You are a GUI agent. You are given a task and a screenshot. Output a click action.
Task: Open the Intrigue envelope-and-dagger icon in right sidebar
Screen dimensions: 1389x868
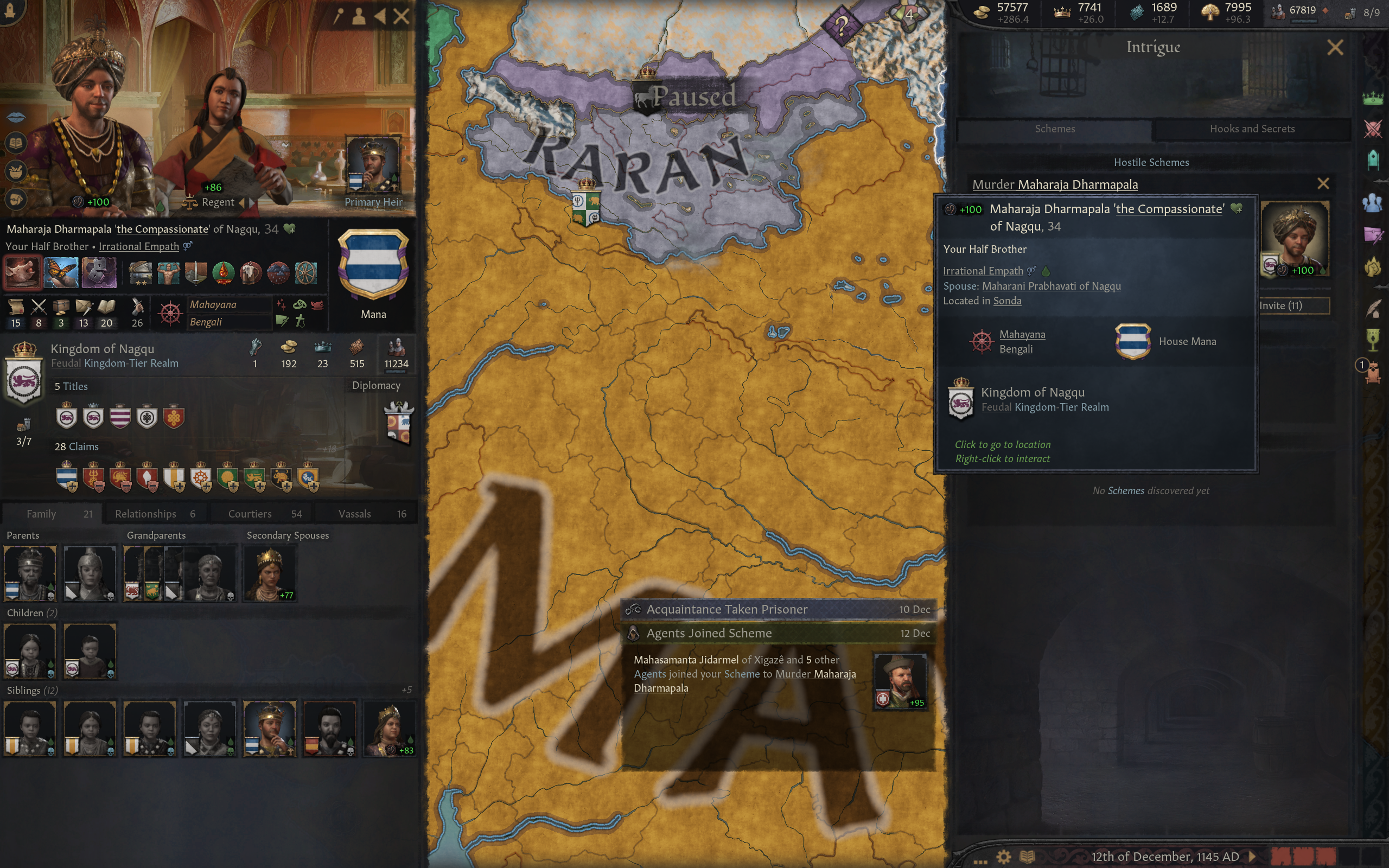click(1374, 235)
